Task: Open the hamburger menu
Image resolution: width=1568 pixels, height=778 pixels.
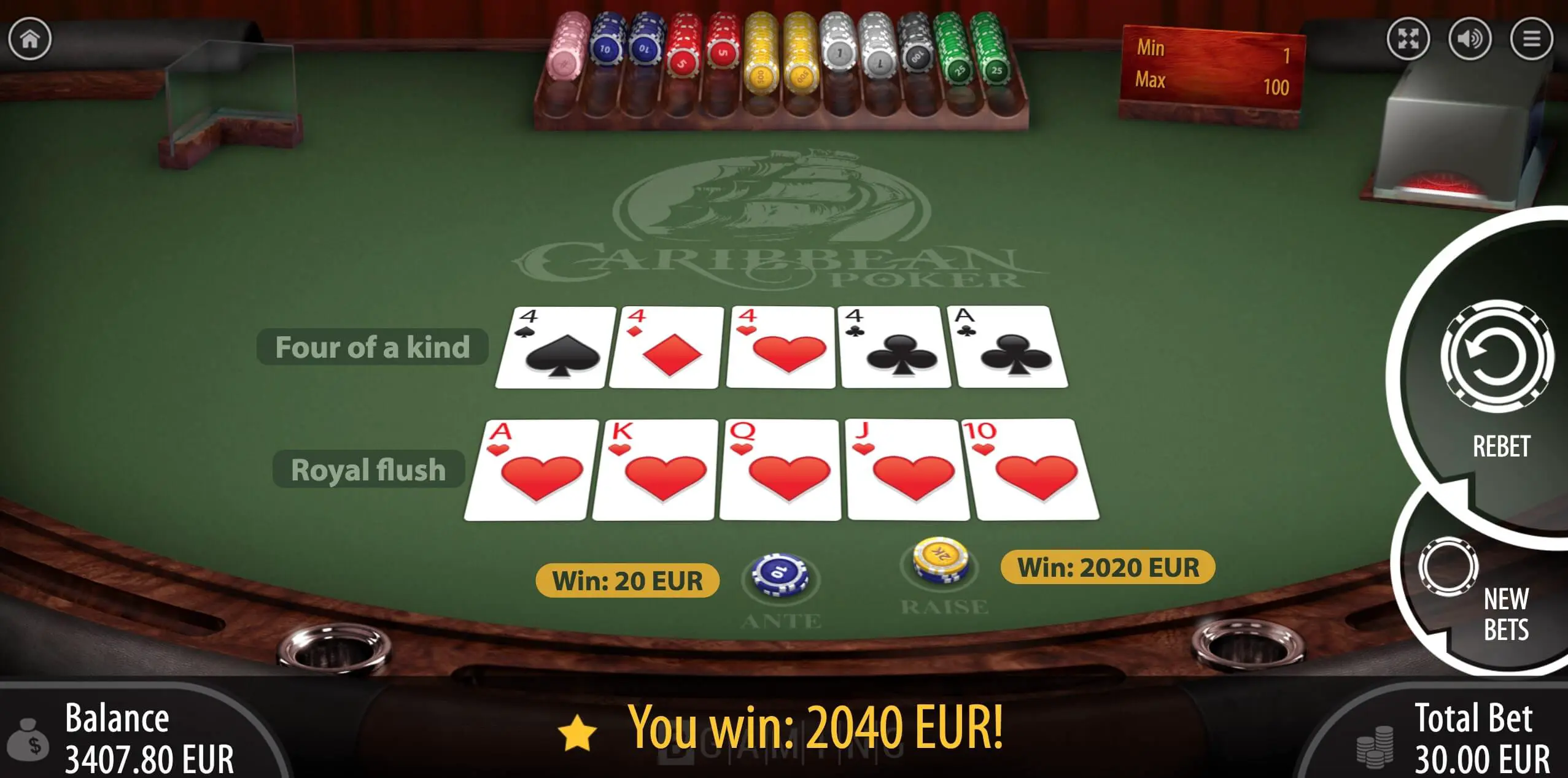Action: point(1531,39)
